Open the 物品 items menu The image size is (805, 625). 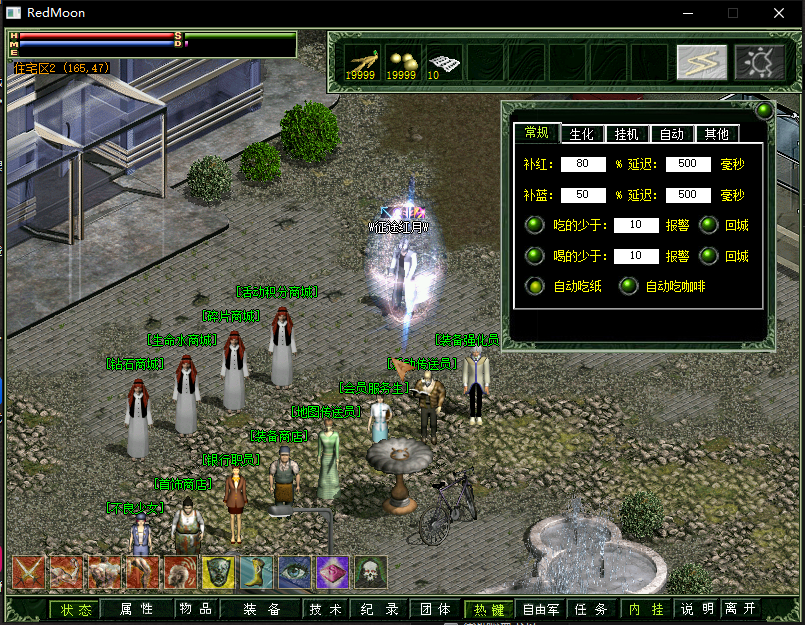click(x=195, y=609)
